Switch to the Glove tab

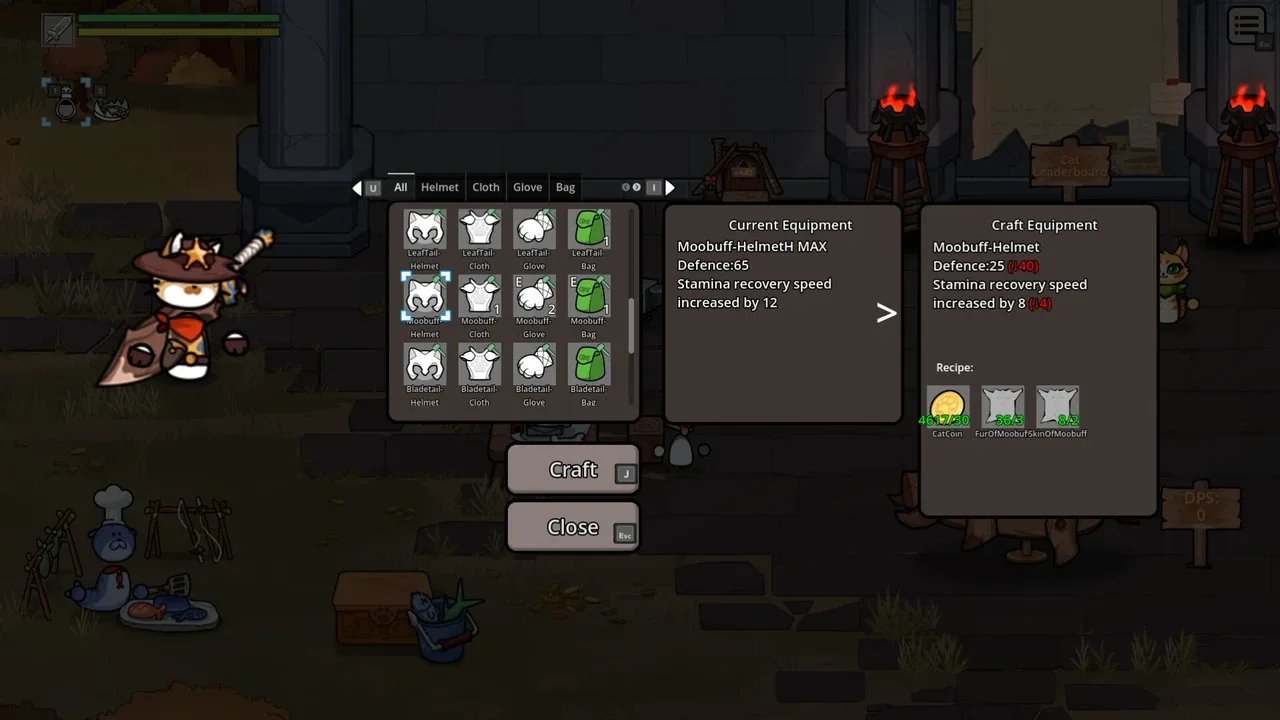pos(527,187)
